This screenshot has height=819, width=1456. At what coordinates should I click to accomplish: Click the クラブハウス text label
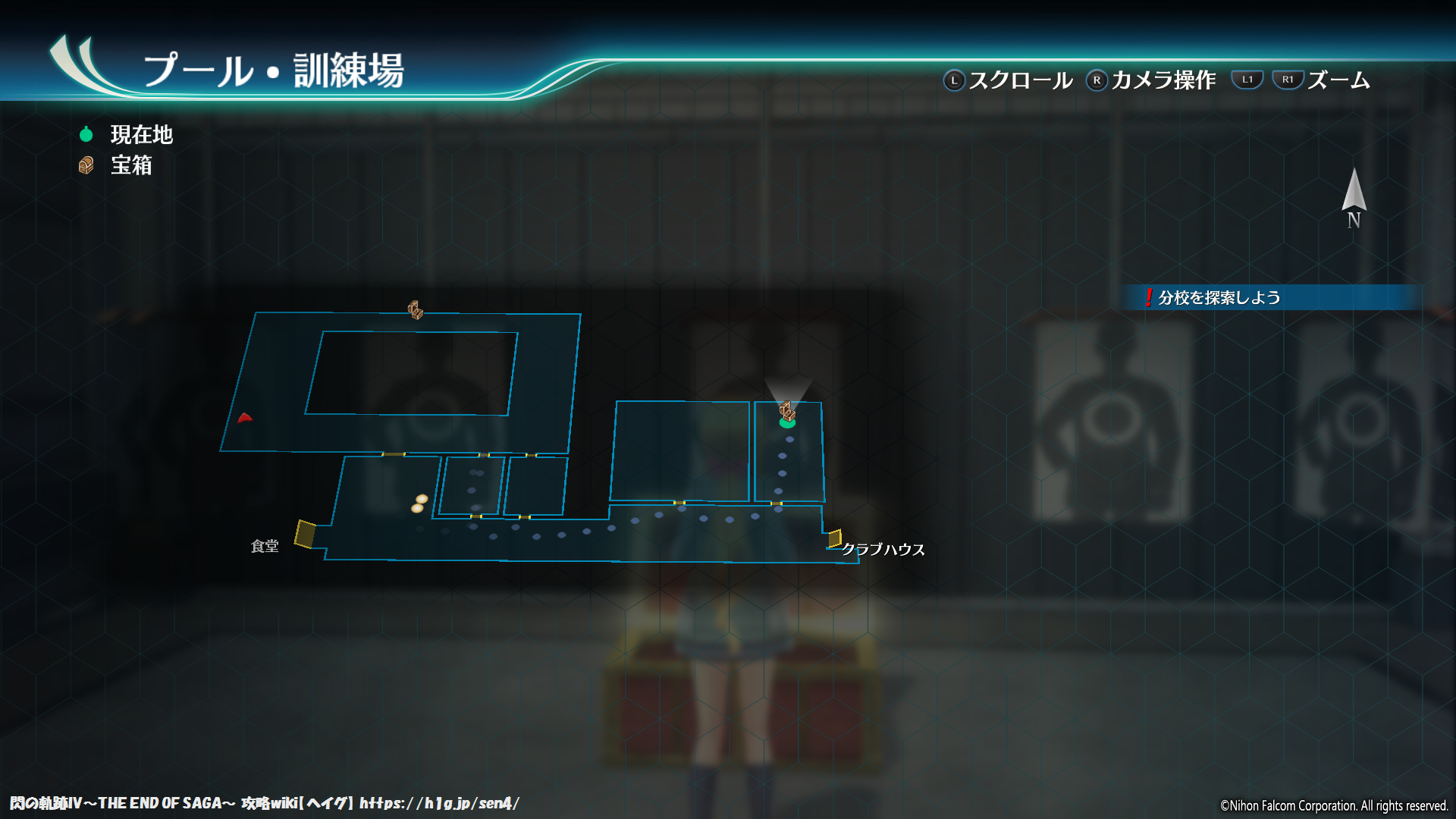883,550
